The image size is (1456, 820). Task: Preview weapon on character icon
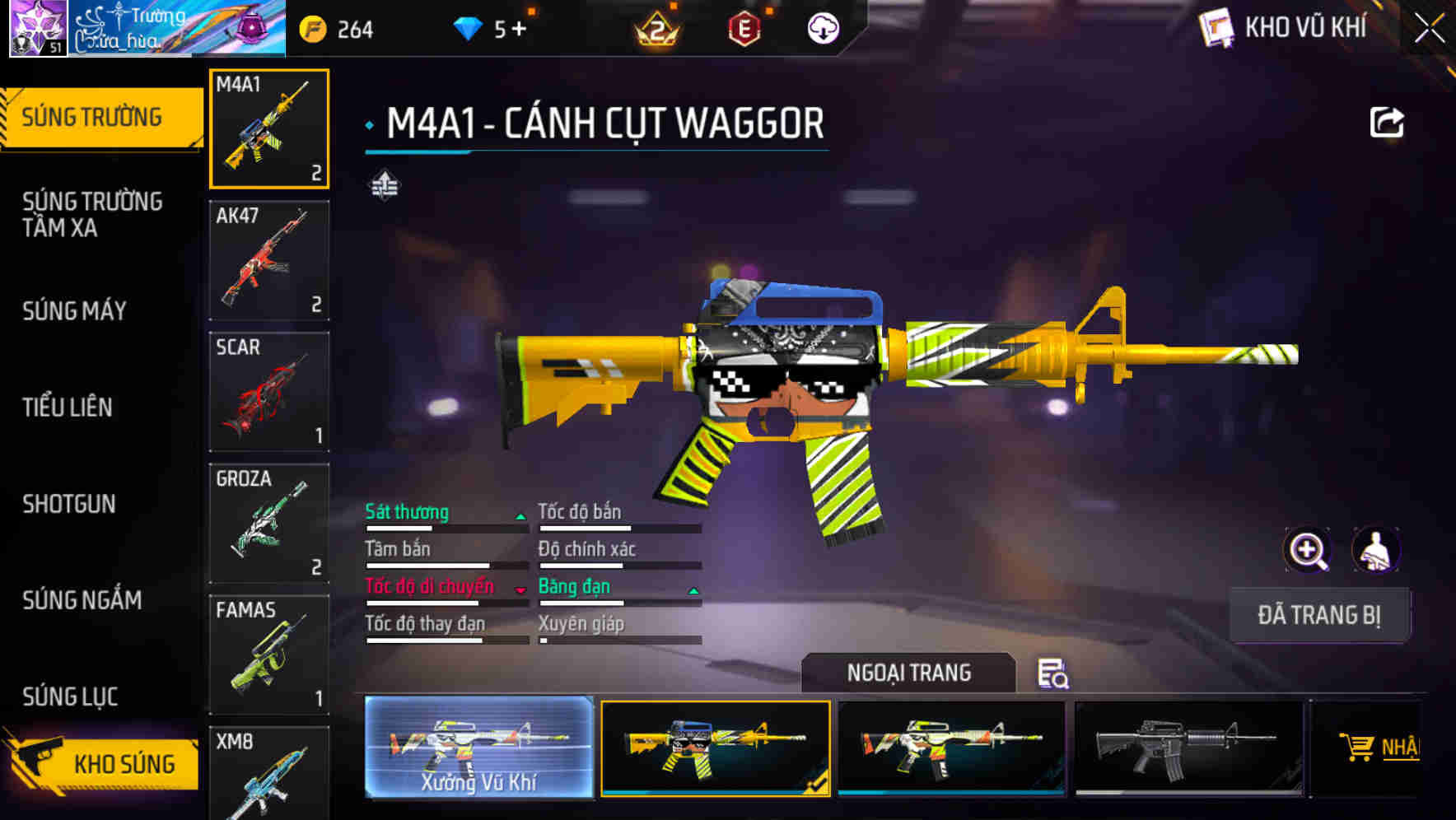coord(1375,550)
